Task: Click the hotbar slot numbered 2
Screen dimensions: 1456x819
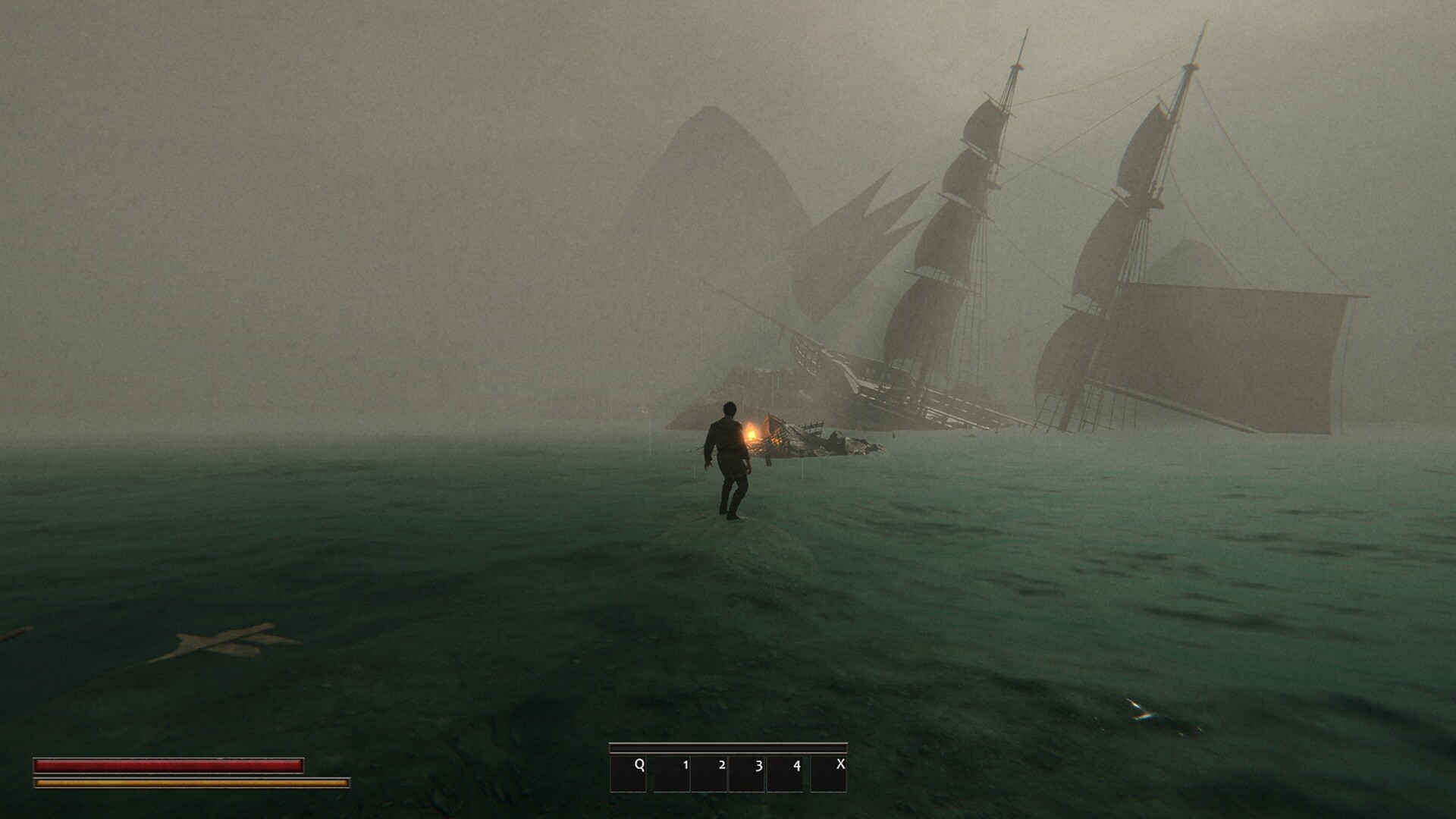Action: (710, 773)
